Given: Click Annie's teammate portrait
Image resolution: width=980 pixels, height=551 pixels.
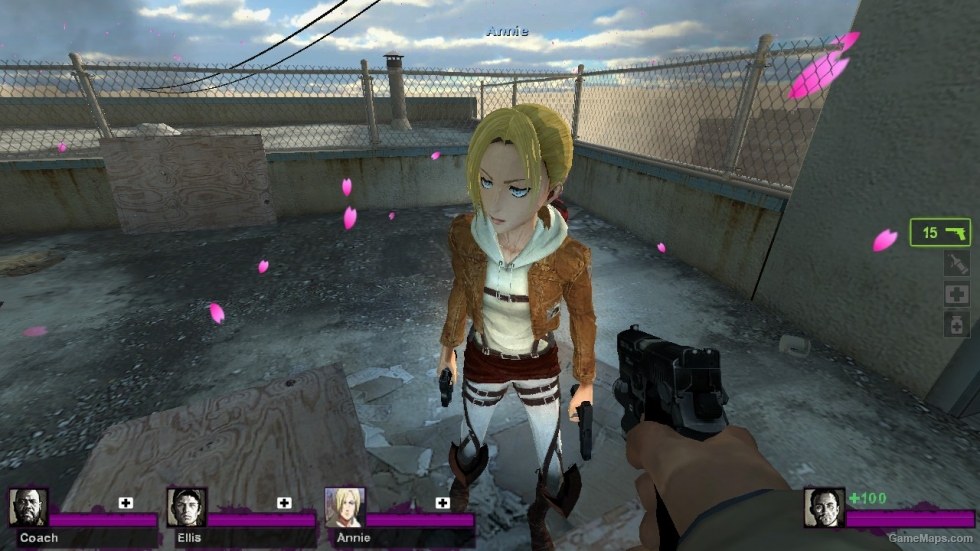Looking at the screenshot, I should click(x=344, y=507).
